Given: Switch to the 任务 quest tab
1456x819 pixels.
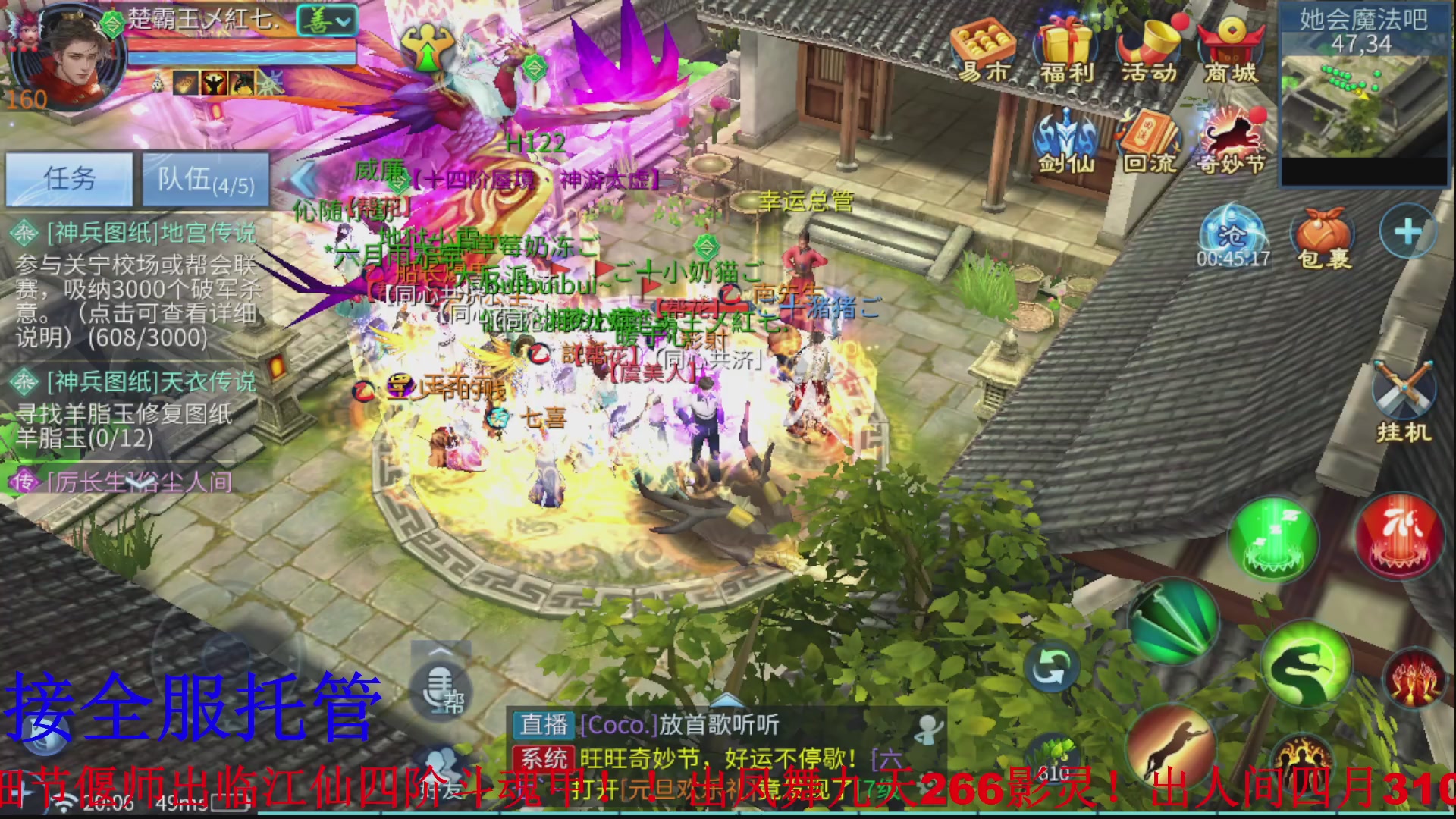Looking at the screenshot, I should tap(68, 179).
